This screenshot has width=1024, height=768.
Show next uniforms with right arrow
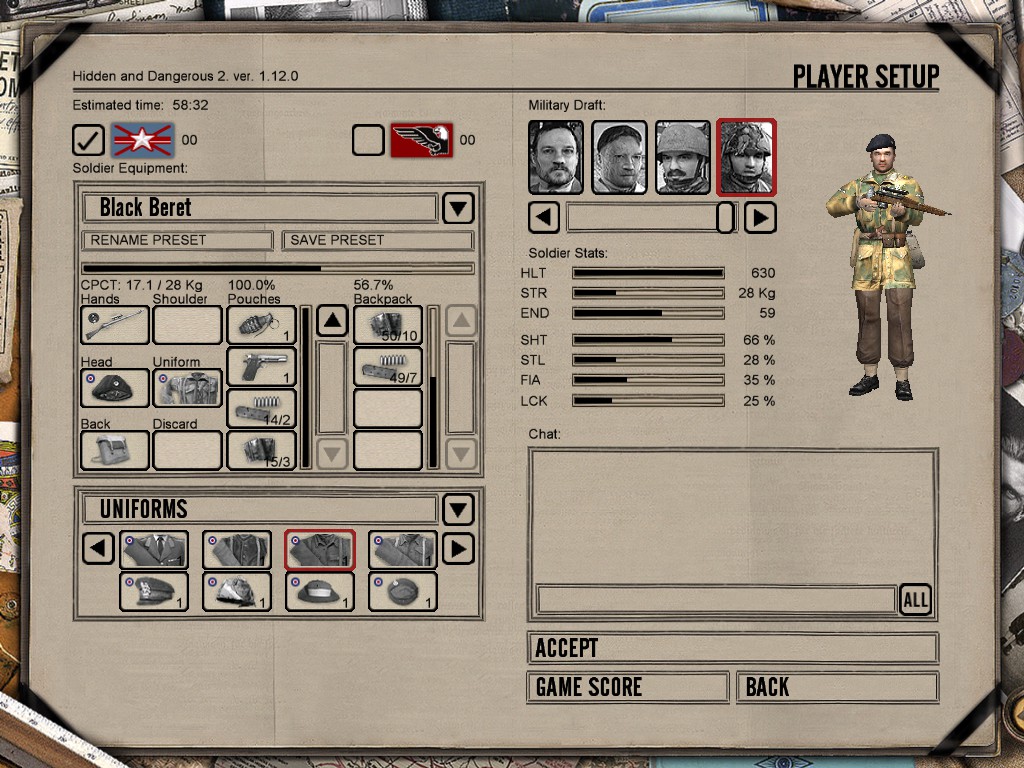(x=457, y=549)
